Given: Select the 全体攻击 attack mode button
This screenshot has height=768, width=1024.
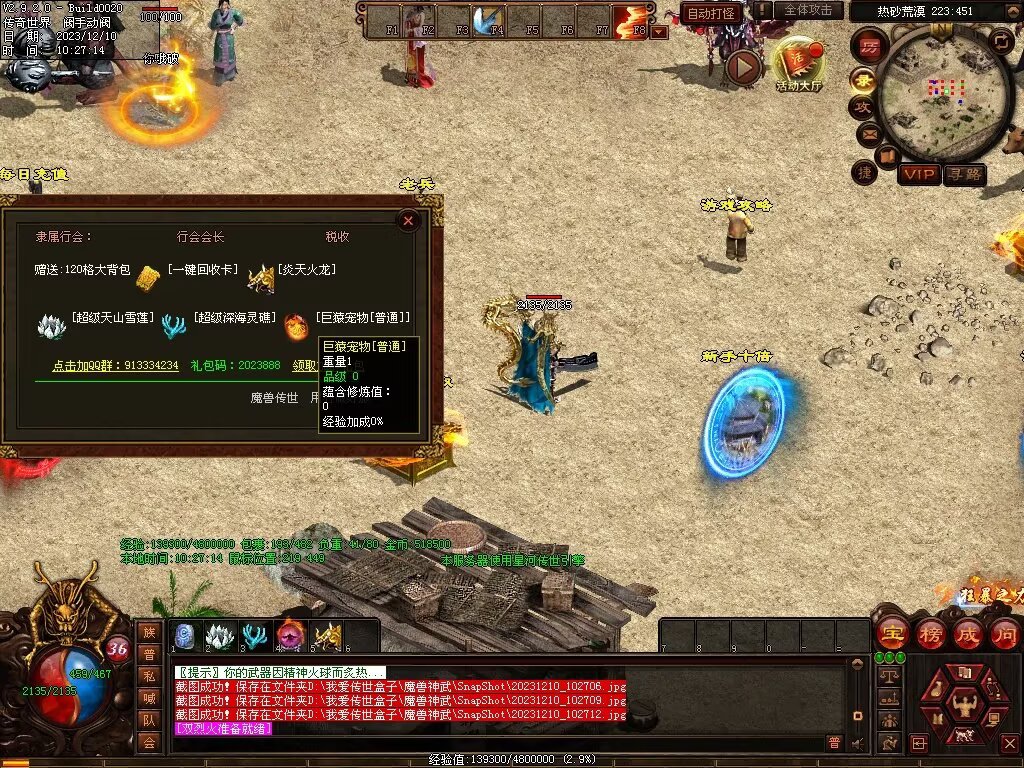Looking at the screenshot, I should point(808,10).
